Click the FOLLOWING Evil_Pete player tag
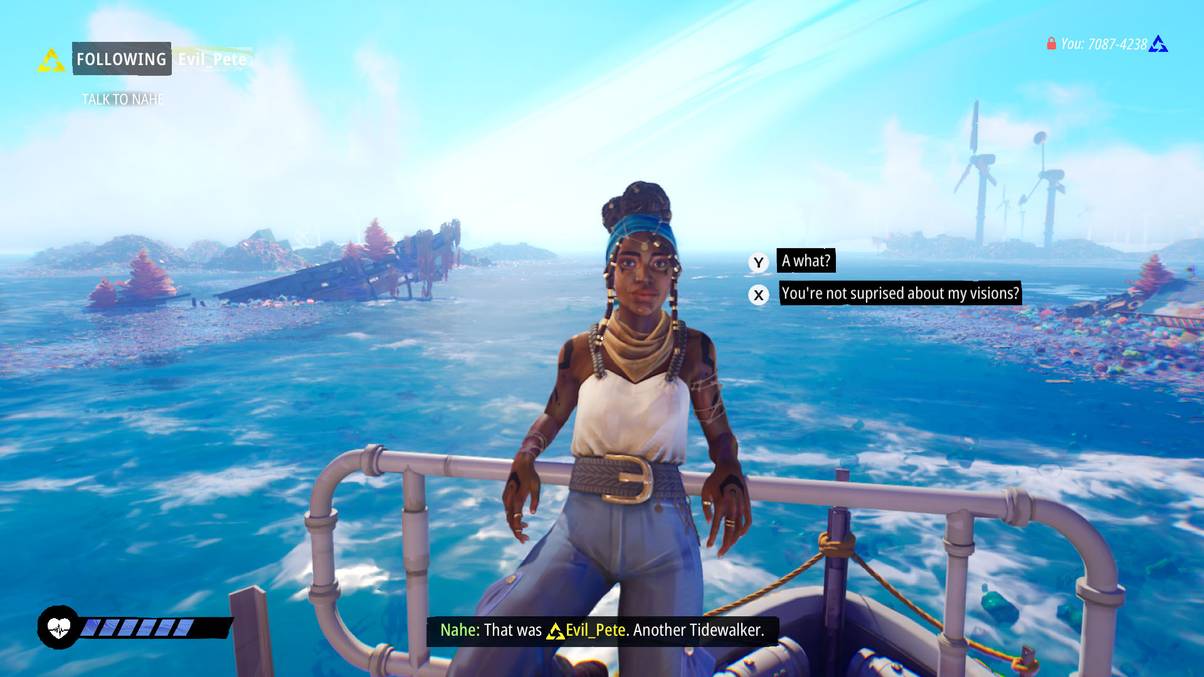Screen dimensions: 1204x677 click(160, 59)
